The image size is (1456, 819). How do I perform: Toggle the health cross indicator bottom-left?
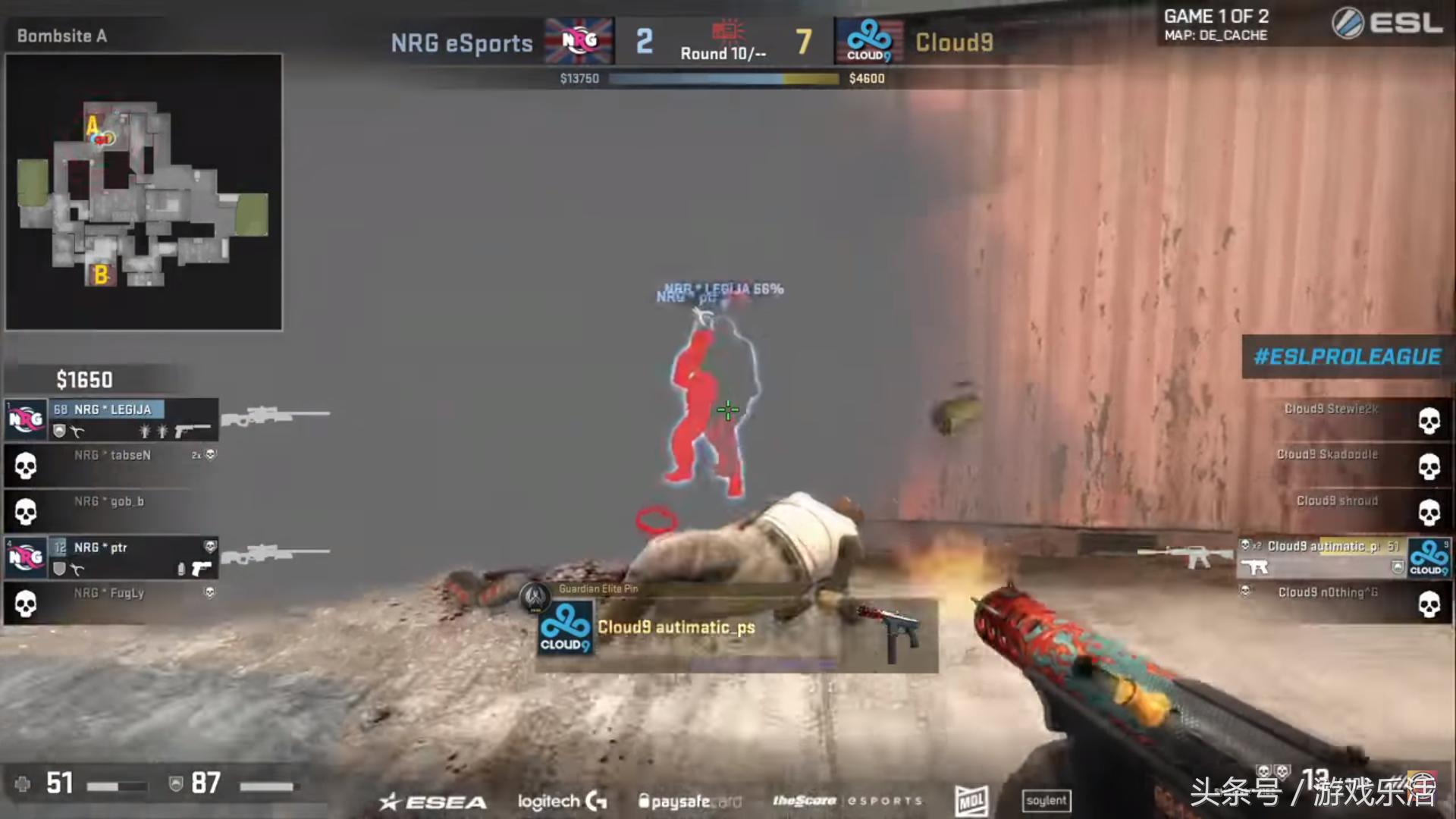[x=23, y=783]
